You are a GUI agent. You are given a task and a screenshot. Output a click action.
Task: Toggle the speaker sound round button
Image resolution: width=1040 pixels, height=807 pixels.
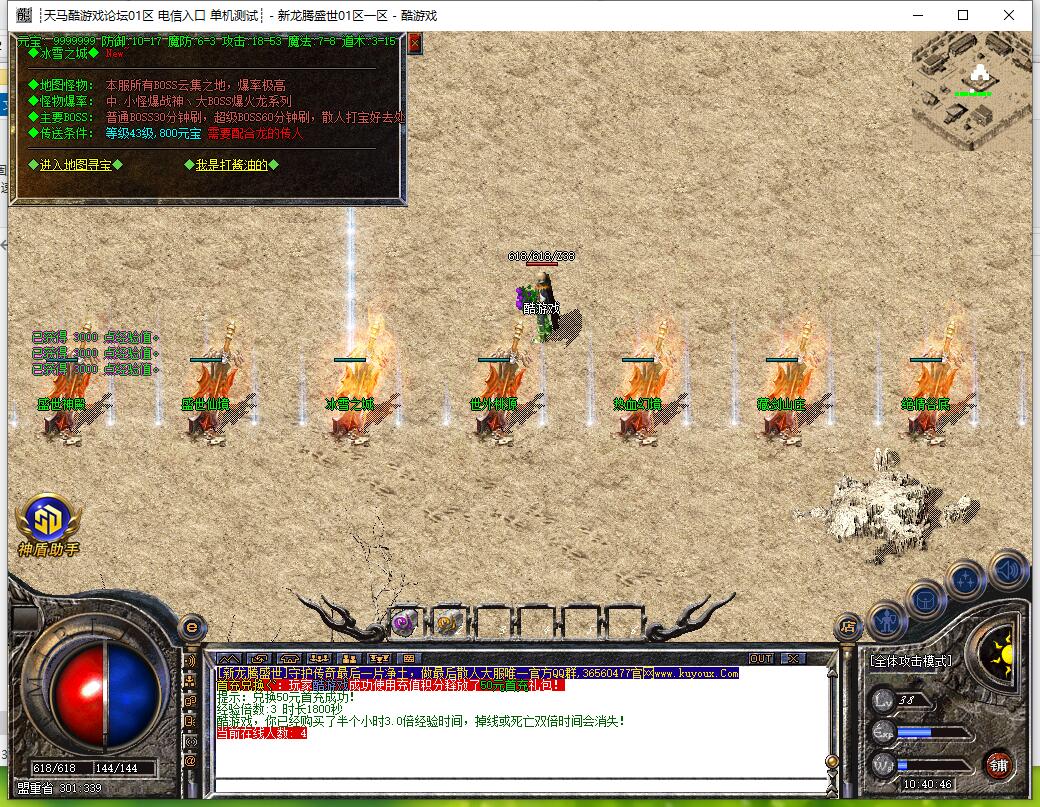pos(1008,570)
